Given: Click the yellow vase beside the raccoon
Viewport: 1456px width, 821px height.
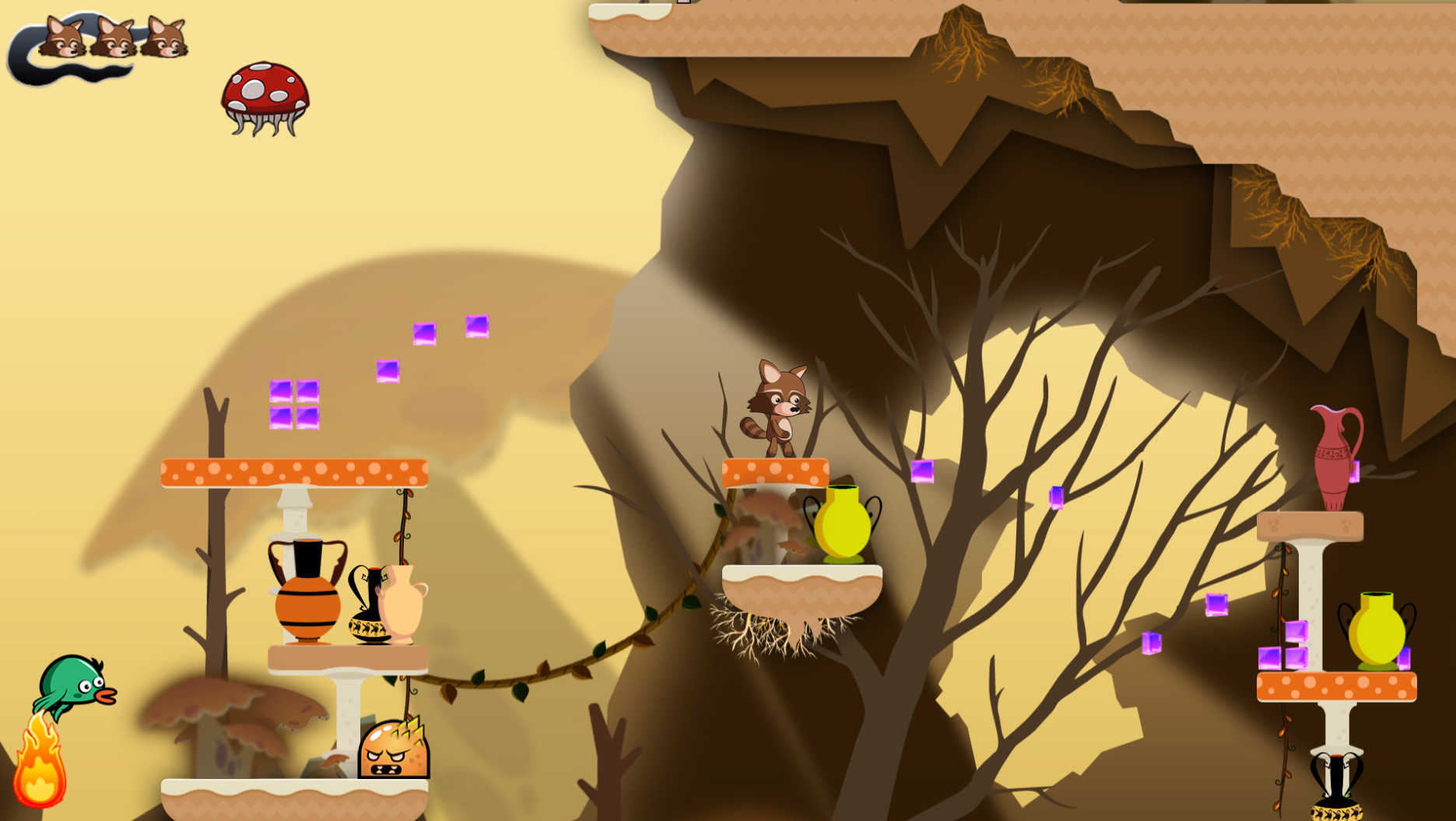Looking at the screenshot, I should click(844, 525).
